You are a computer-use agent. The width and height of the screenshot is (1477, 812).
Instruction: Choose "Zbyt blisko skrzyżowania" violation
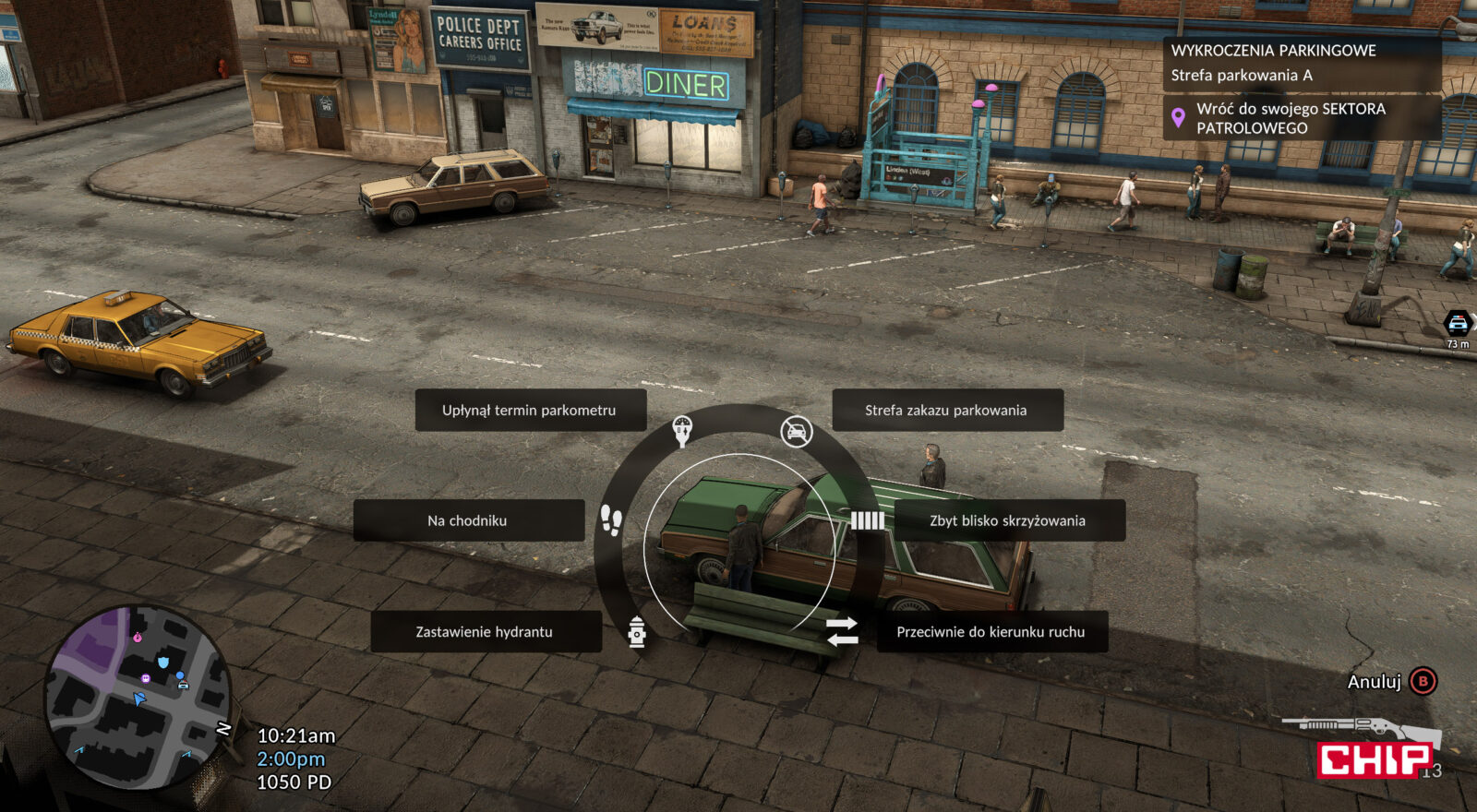(1008, 520)
